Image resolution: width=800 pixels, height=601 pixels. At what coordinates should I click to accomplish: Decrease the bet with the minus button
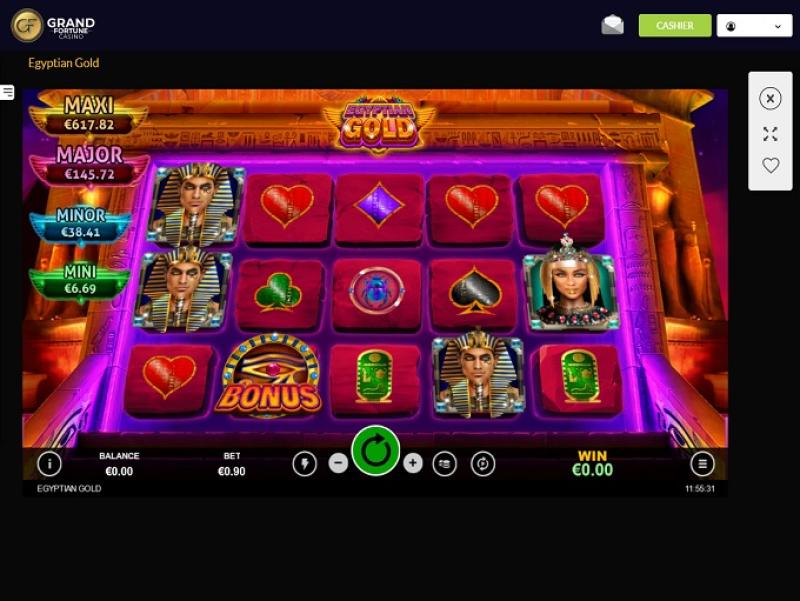(338, 463)
